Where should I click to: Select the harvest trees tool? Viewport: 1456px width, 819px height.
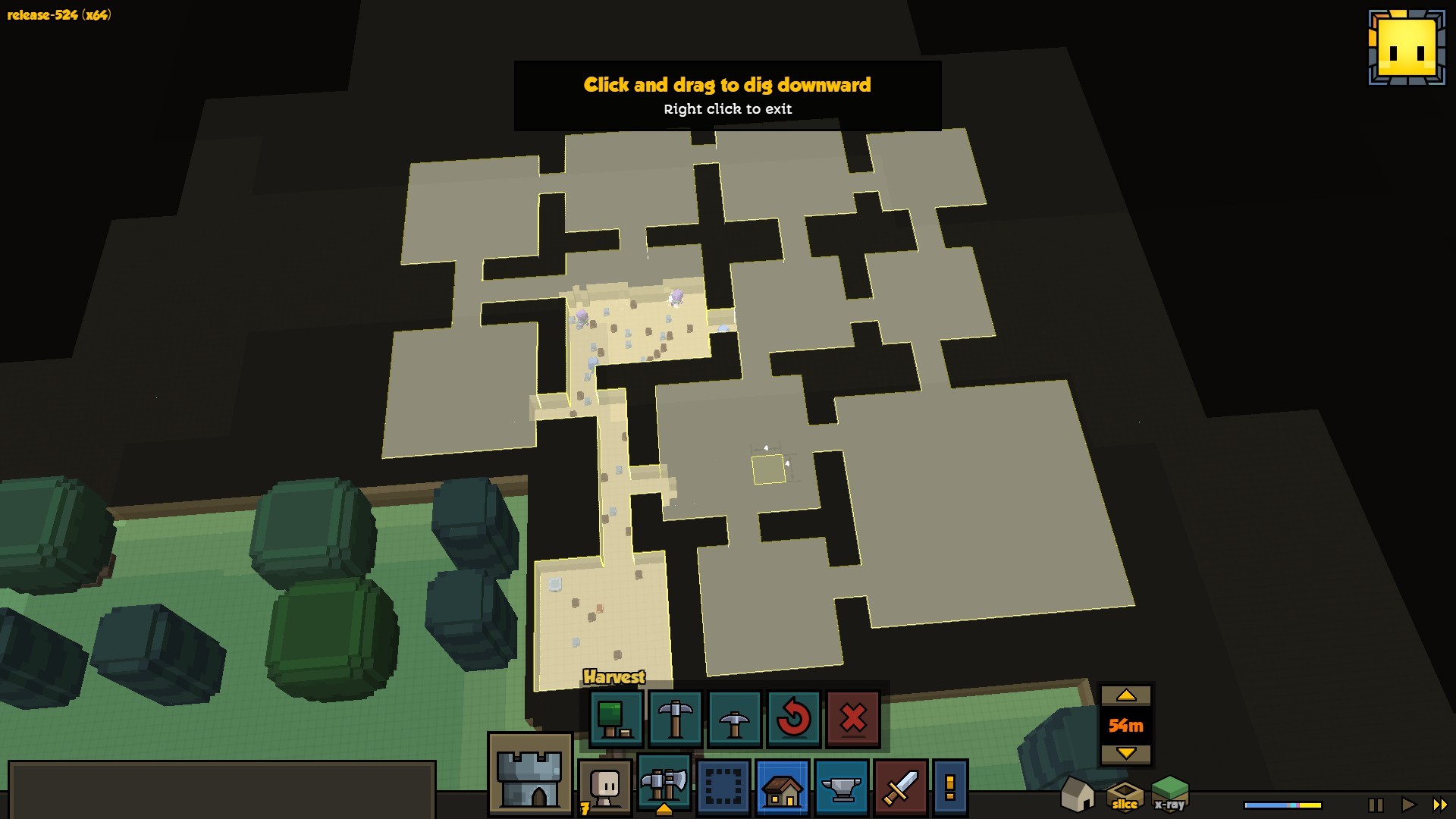(616, 718)
